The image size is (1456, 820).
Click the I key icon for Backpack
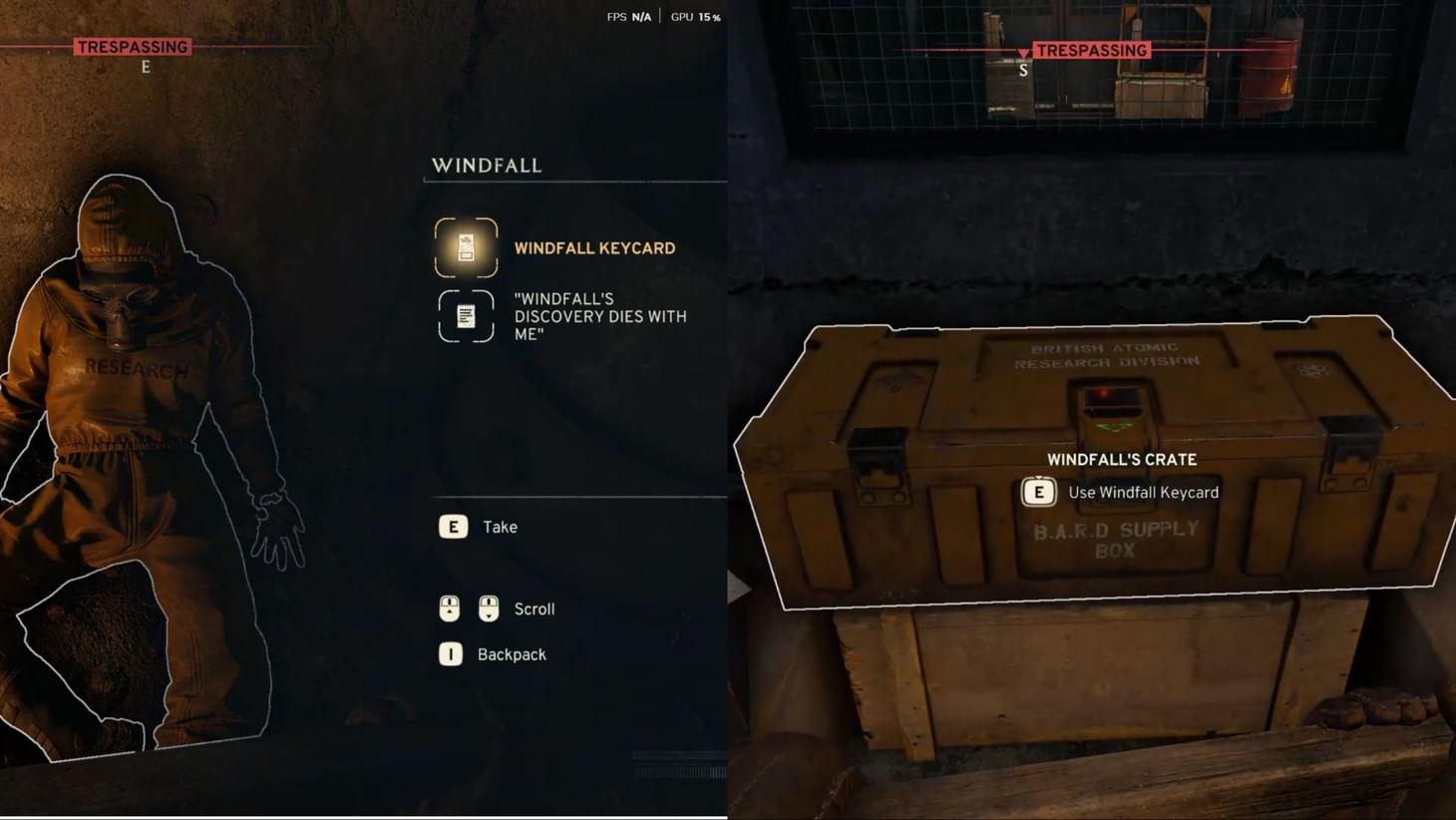[x=450, y=654]
